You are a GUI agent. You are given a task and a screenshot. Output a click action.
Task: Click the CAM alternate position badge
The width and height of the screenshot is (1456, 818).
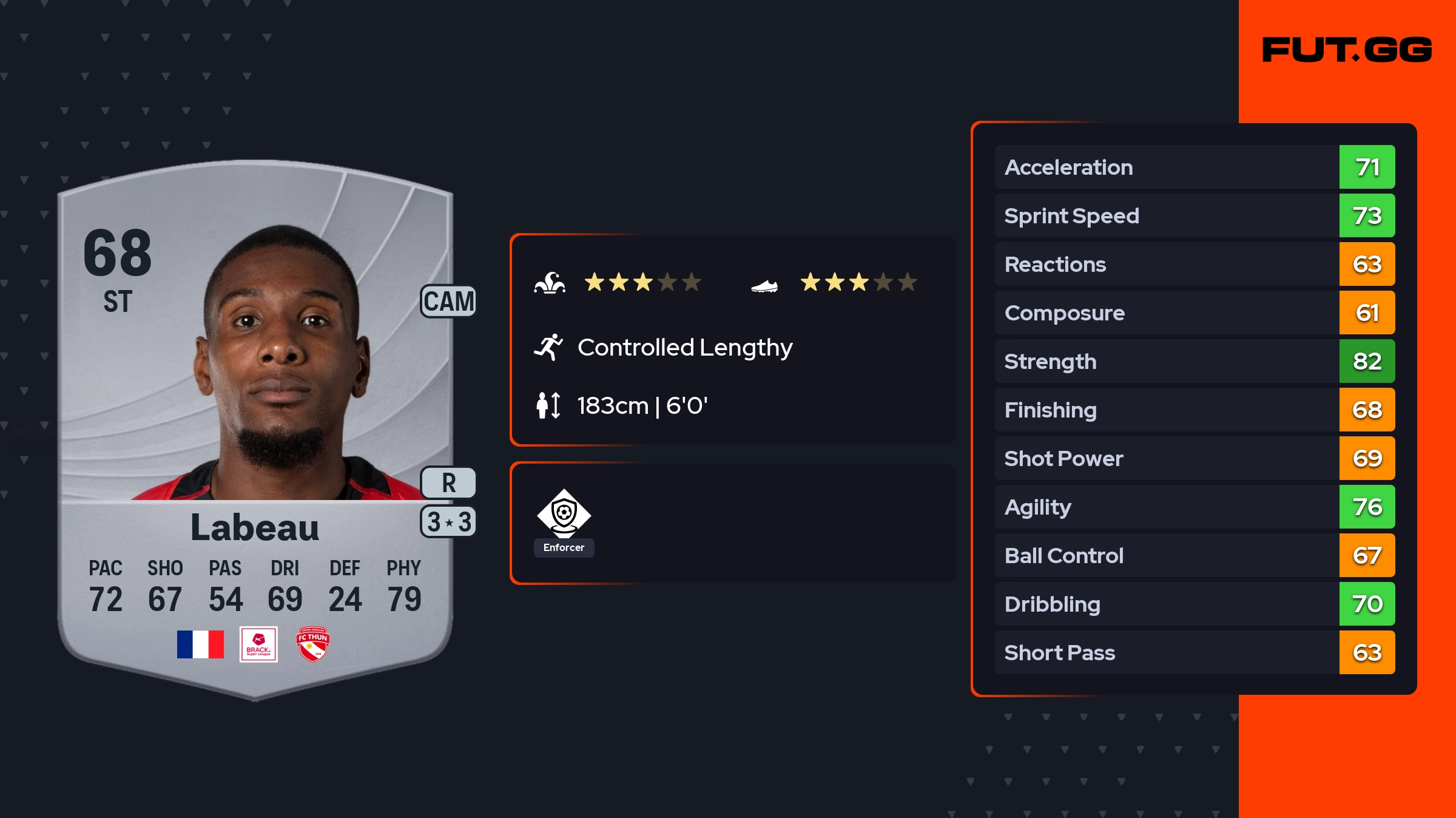[x=448, y=302]
